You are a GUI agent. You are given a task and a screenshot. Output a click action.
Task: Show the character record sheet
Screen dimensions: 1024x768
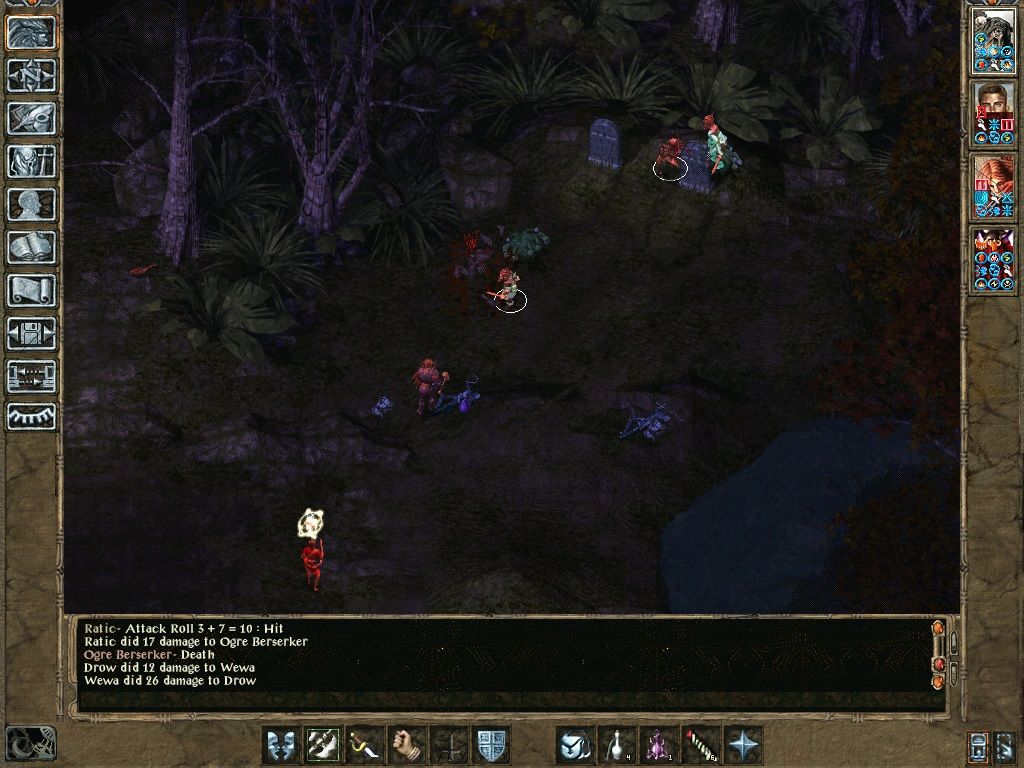[x=31, y=204]
